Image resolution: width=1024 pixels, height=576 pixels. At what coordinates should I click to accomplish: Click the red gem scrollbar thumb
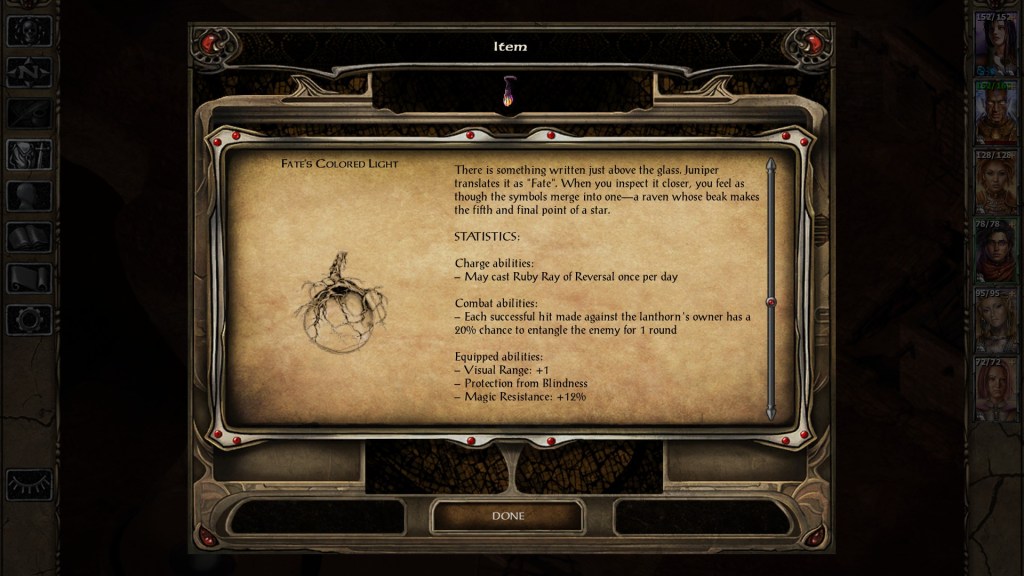click(770, 302)
